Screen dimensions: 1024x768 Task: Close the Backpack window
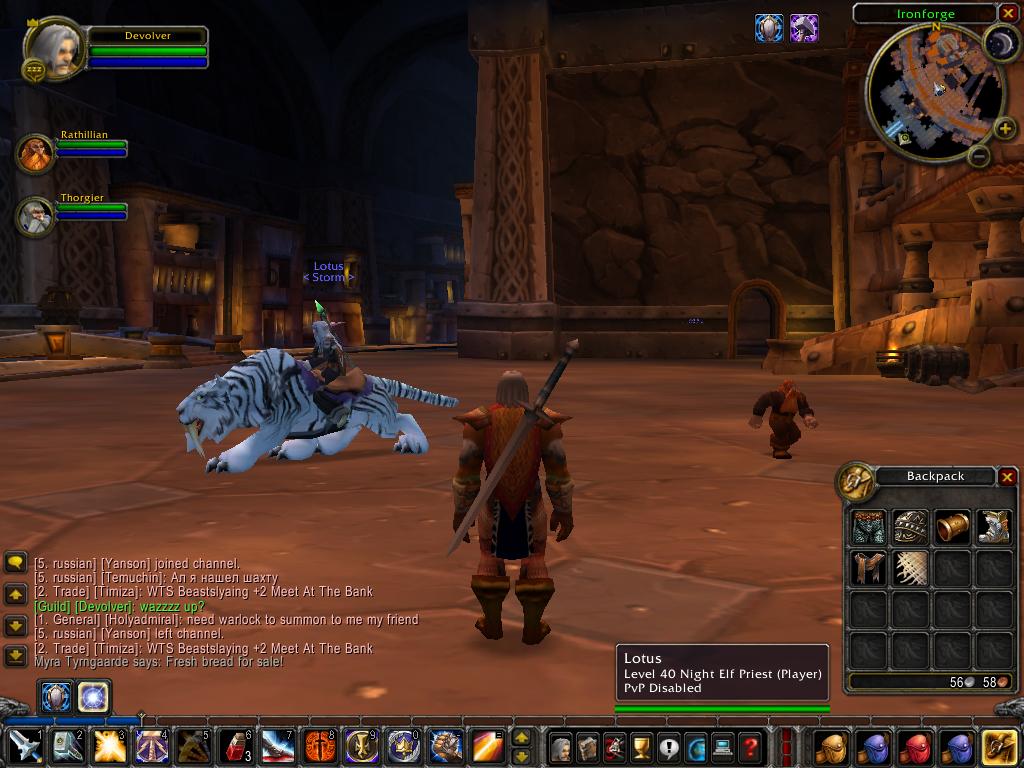point(1007,477)
